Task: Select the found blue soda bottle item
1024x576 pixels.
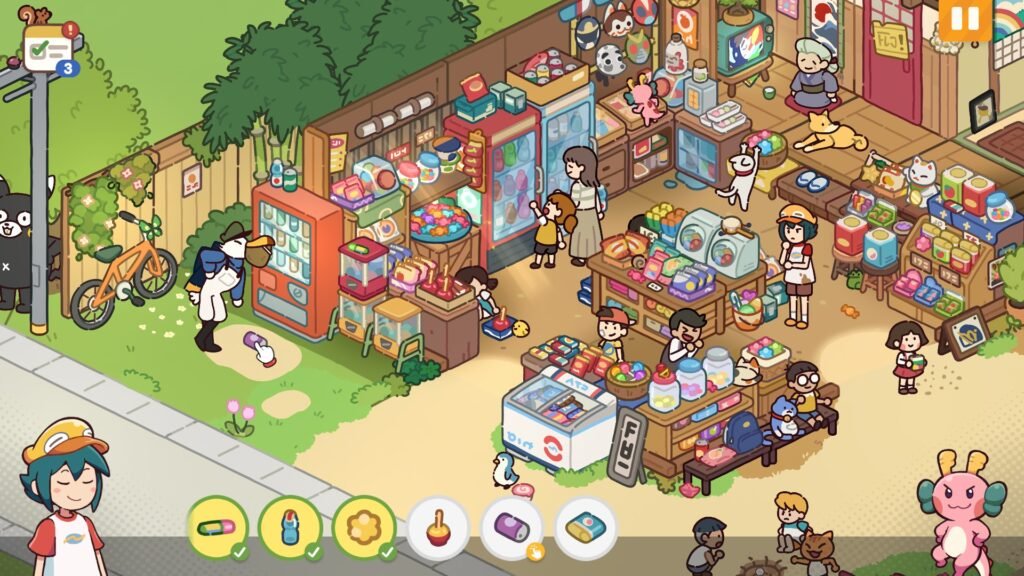Action: 290,526
